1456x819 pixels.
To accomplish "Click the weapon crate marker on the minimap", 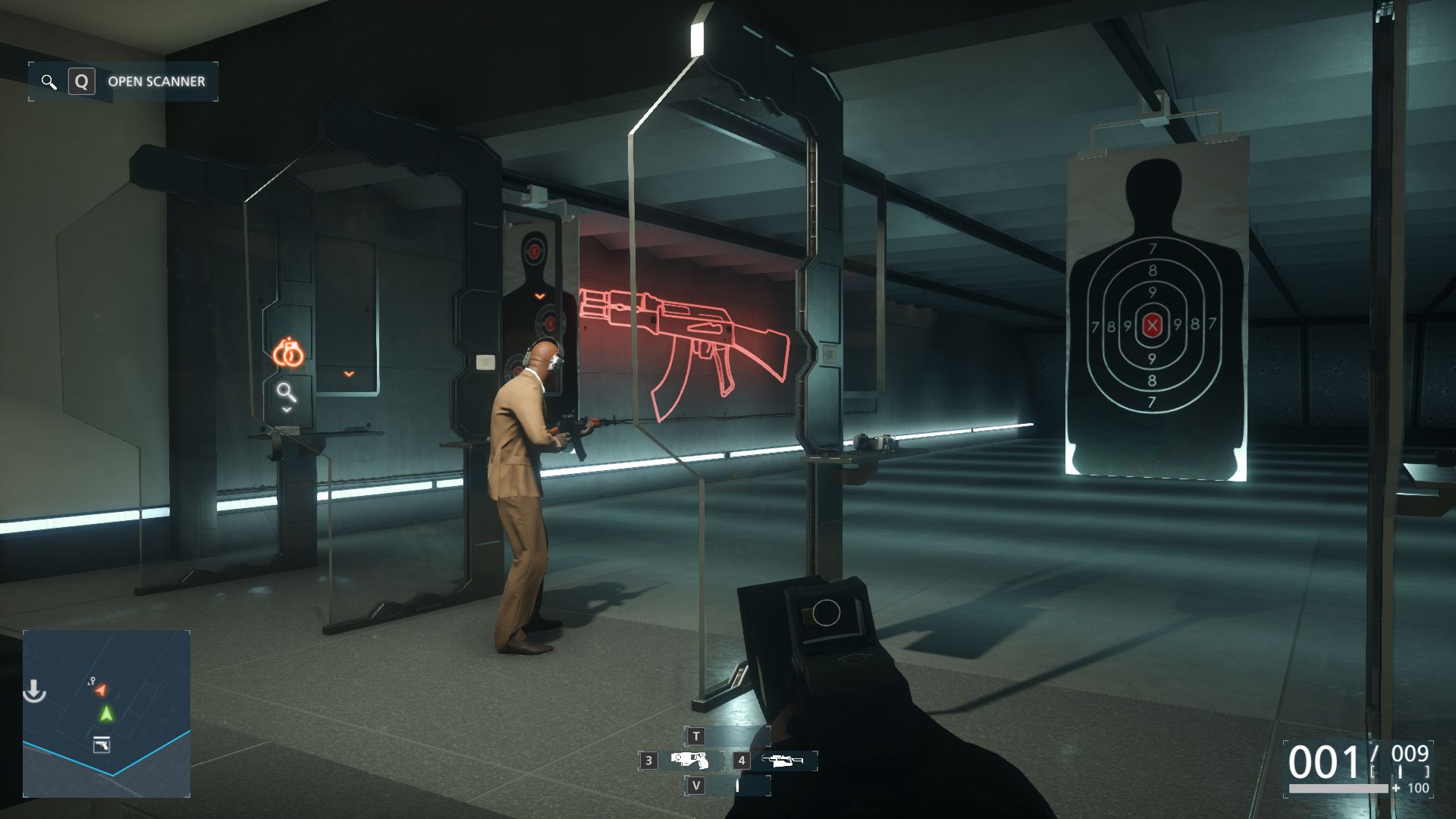I will tap(101, 745).
